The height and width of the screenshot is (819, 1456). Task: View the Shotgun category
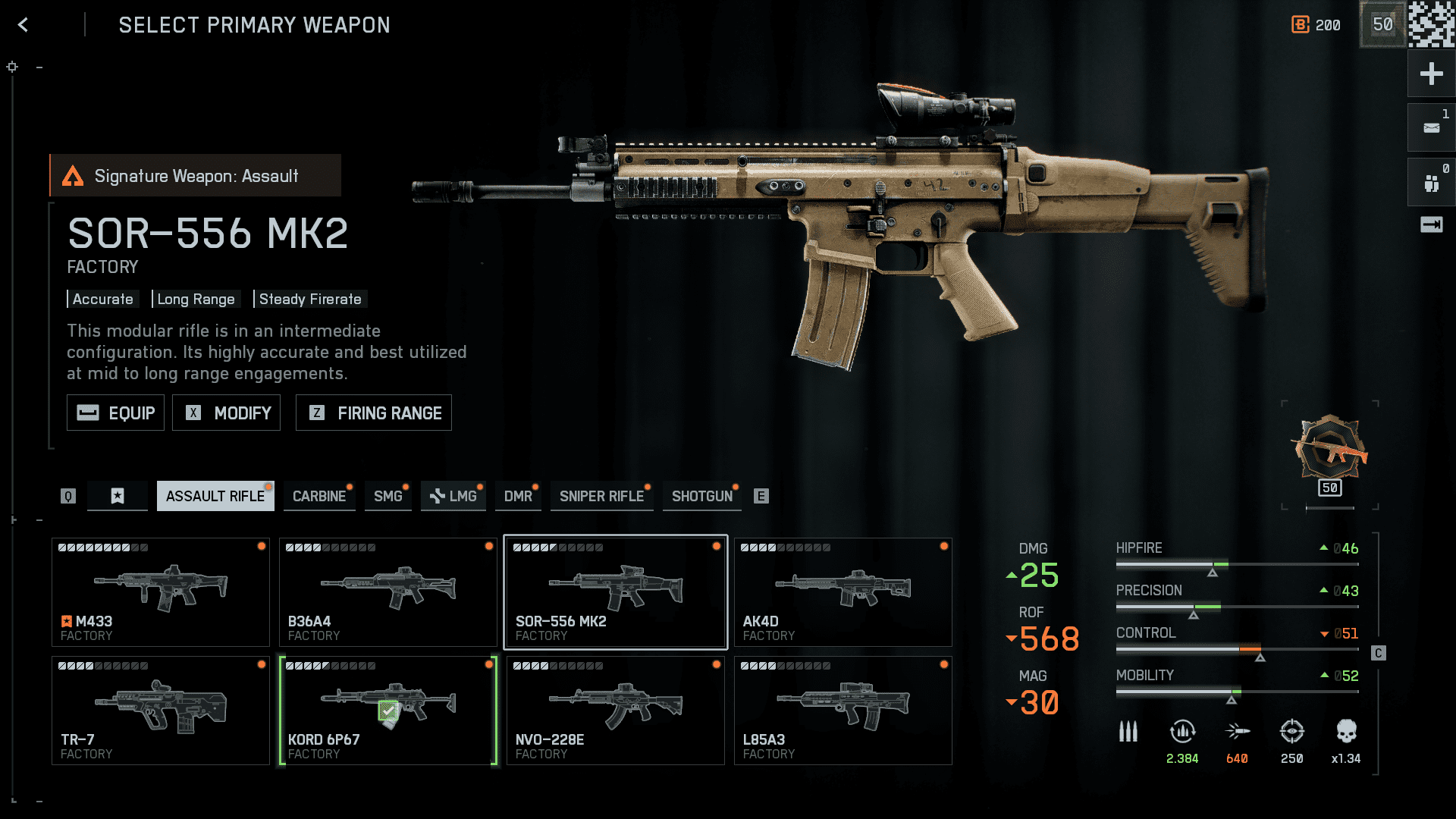point(701,496)
